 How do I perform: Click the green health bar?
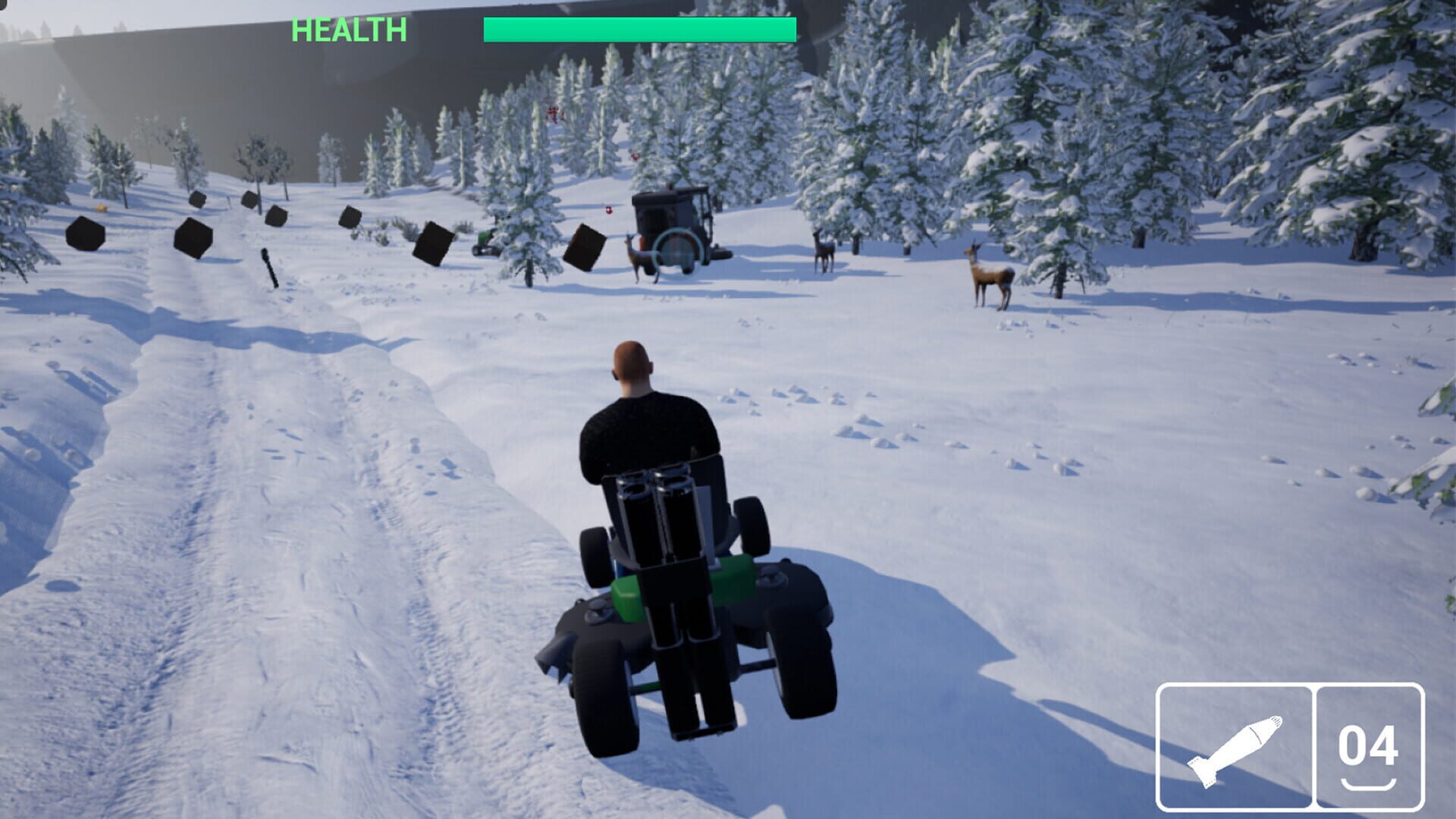point(637,27)
